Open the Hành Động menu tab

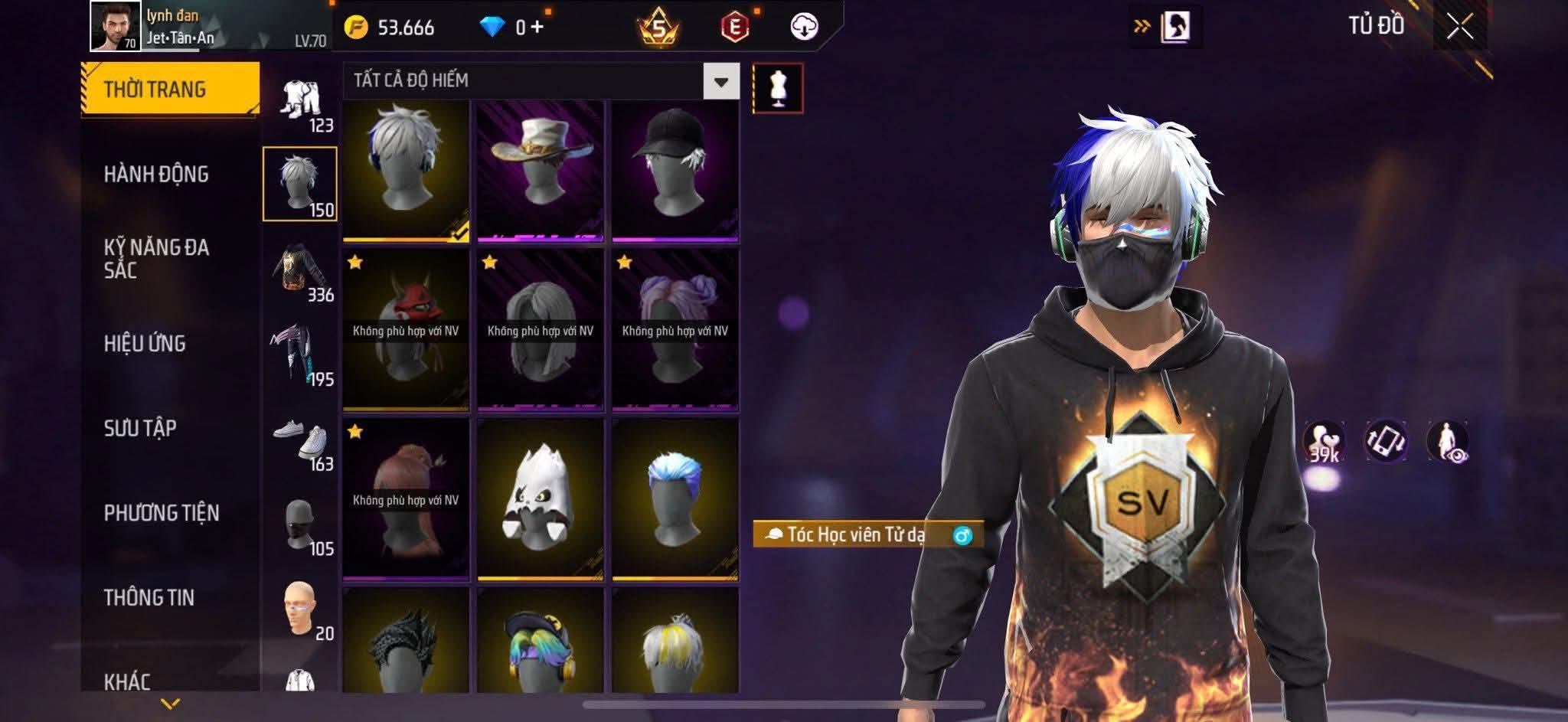click(156, 175)
